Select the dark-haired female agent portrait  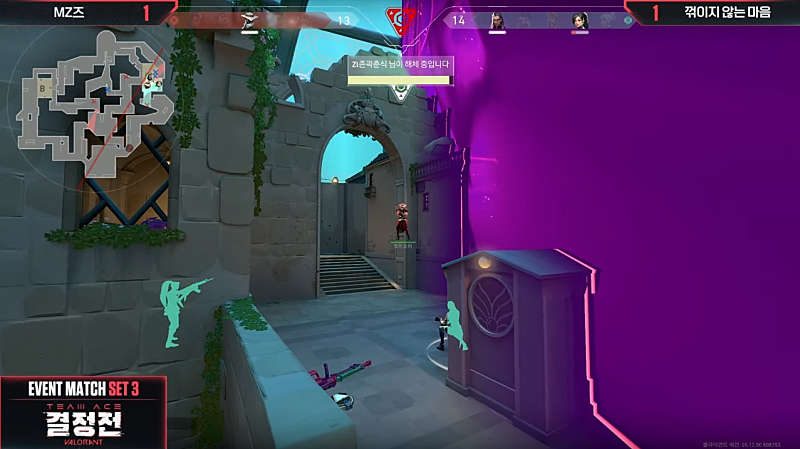pyautogui.click(x=579, y=20)
